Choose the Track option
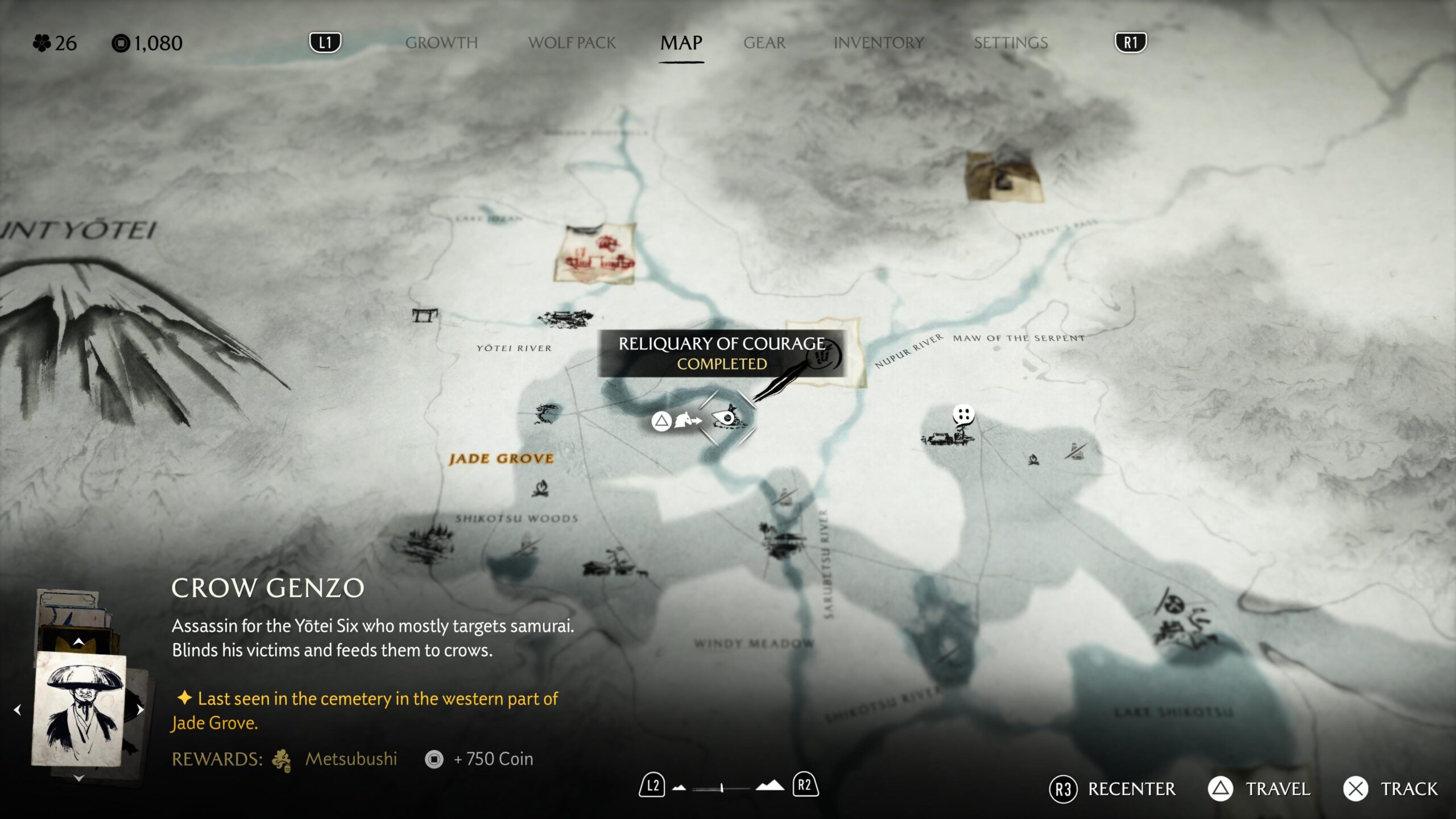 [1391, 789]
